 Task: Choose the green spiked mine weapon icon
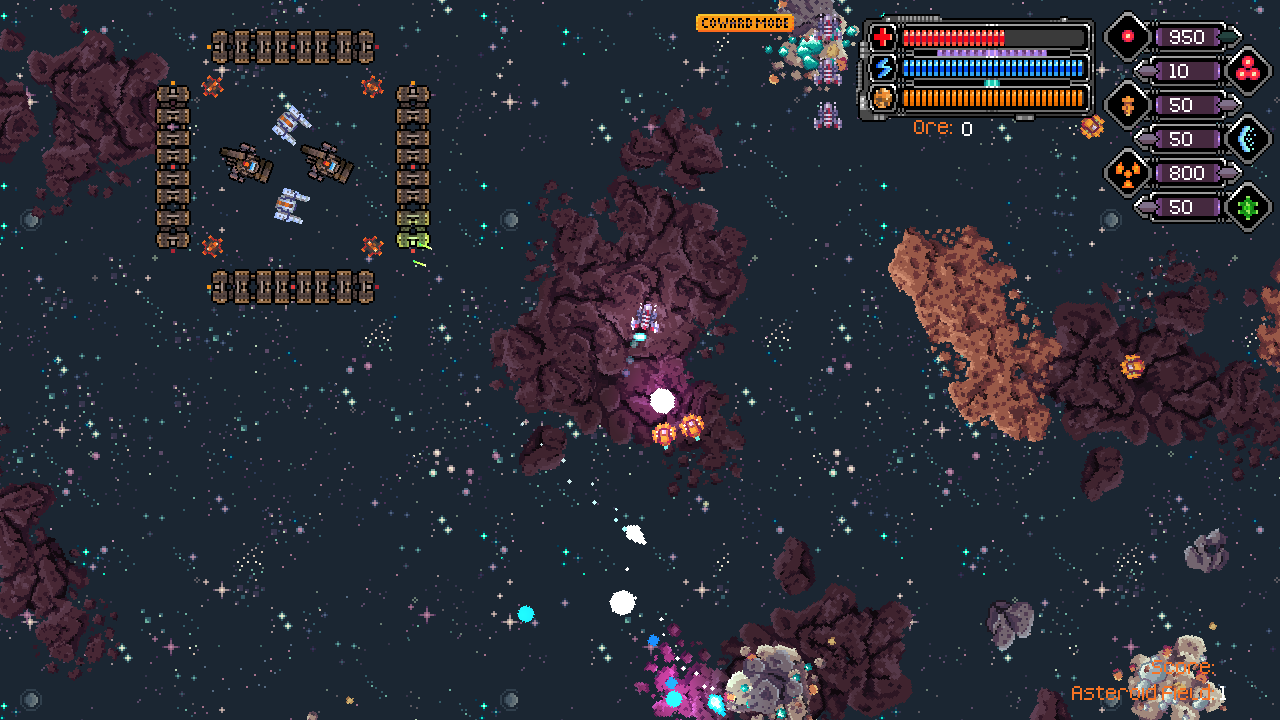[x=1247, y=207]
